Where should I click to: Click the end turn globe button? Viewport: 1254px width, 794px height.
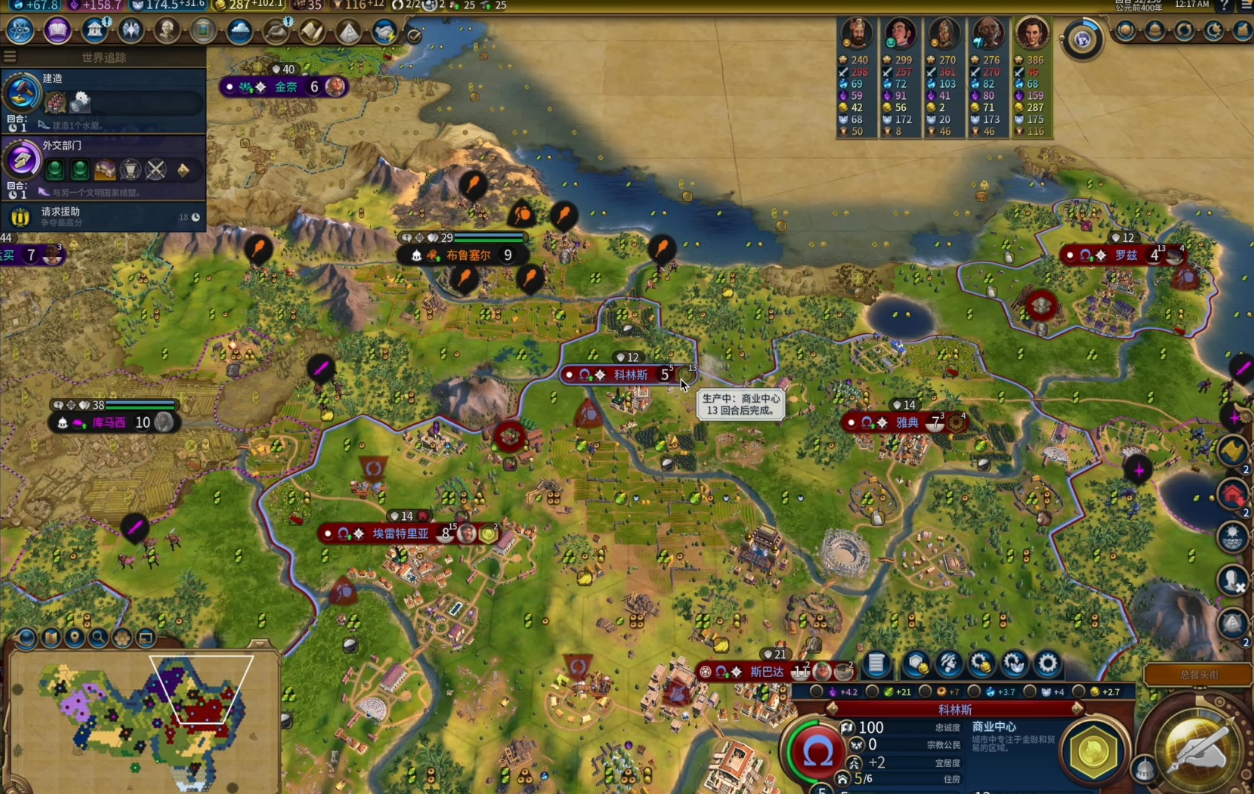coord(1199,746)
